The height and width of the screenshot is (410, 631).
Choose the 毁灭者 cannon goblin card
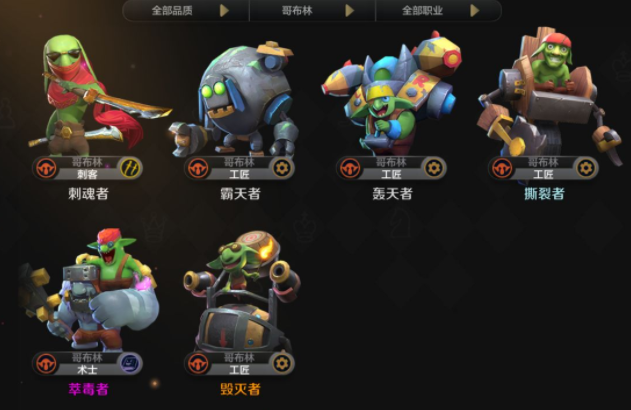point(239,295)
